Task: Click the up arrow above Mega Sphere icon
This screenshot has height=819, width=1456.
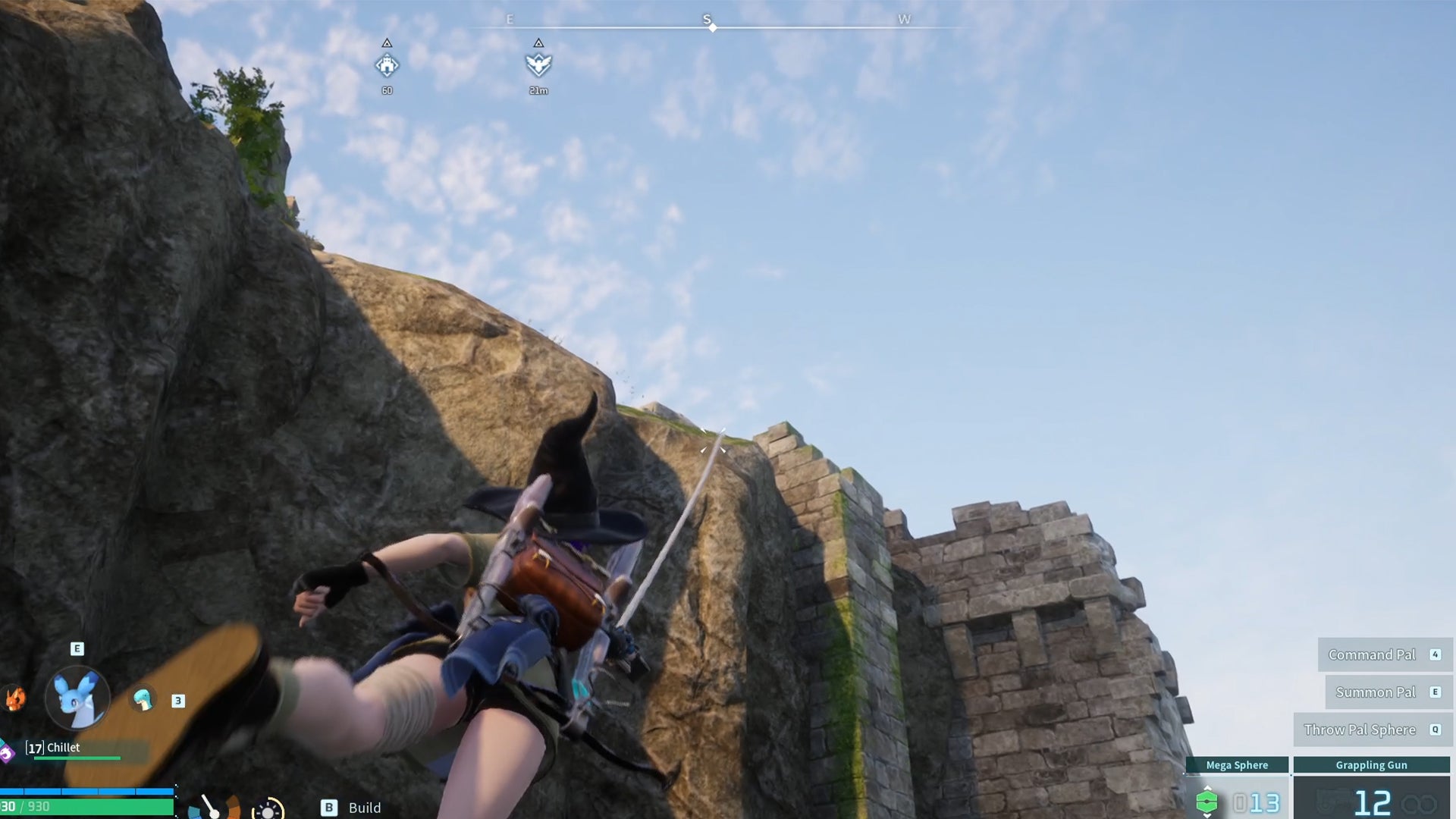Action: [x=1208, y=788]
